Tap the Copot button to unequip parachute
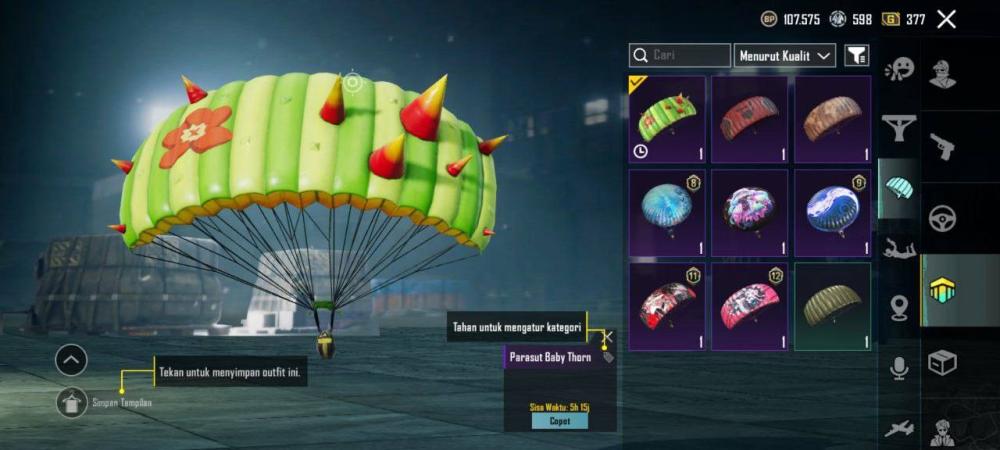This screenshot has height=450, width=1000. pyautogui.click(x=559, y=421)
